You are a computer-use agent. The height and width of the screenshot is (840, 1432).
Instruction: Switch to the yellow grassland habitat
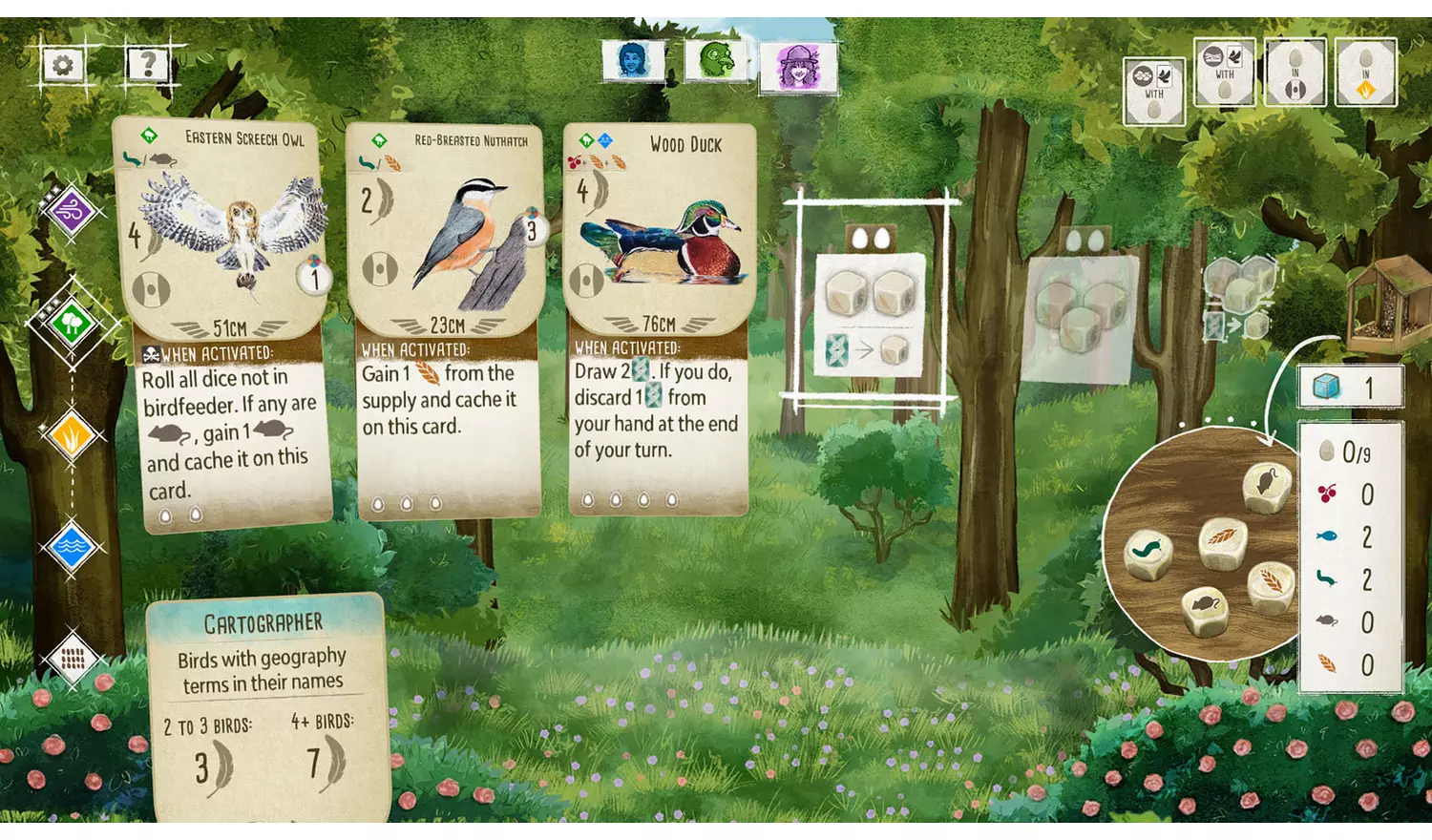click(72, 436)
